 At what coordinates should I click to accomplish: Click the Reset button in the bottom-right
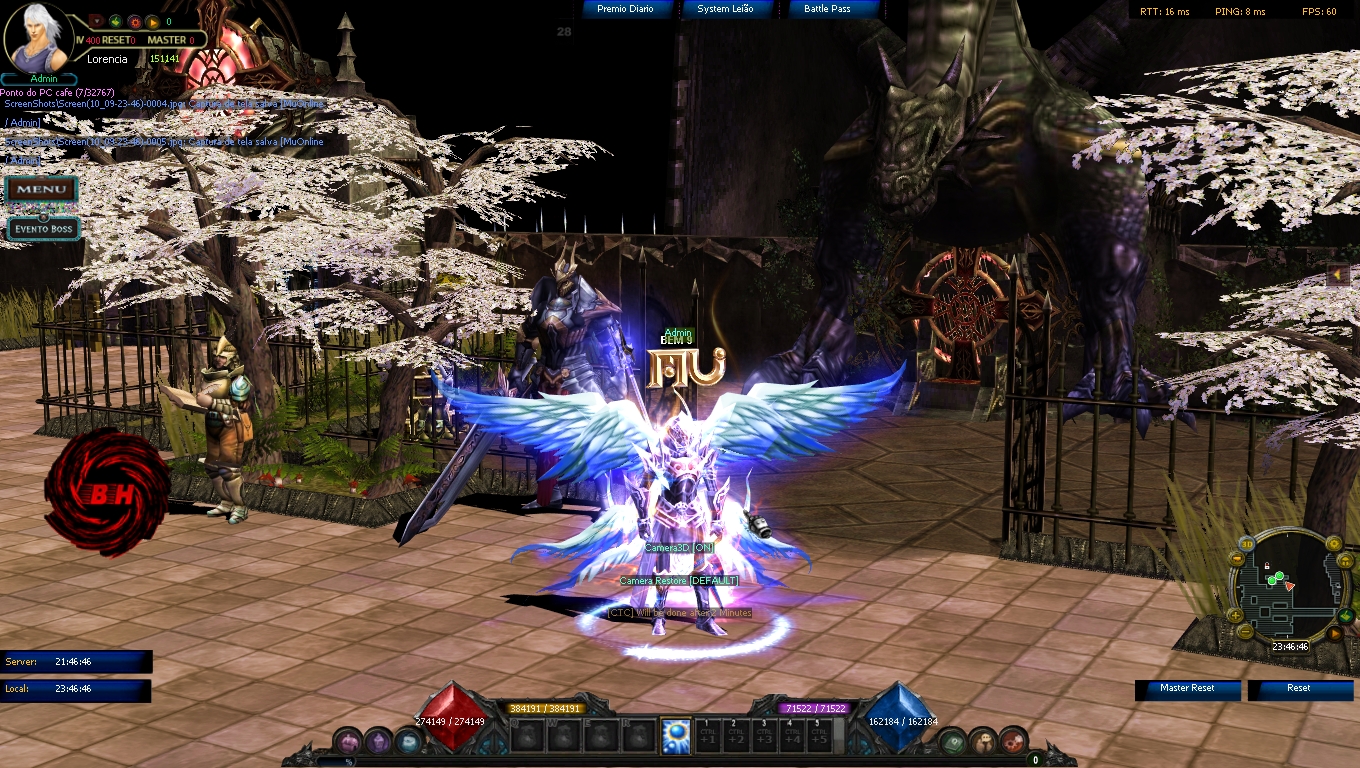[x=1300, y=690]
